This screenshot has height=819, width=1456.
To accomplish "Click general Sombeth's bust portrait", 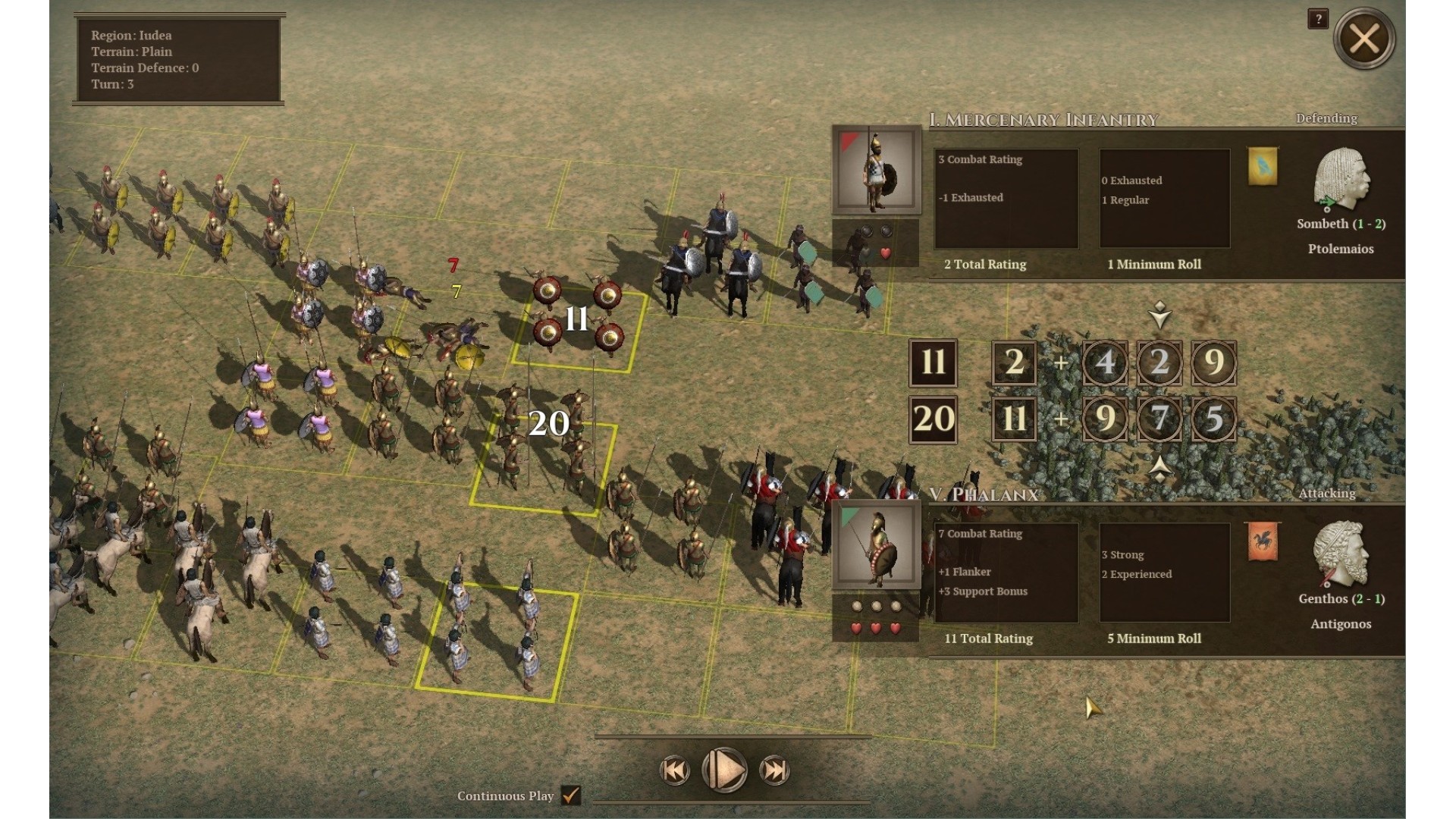I will pyautogui.click(x=1340, y=179).
